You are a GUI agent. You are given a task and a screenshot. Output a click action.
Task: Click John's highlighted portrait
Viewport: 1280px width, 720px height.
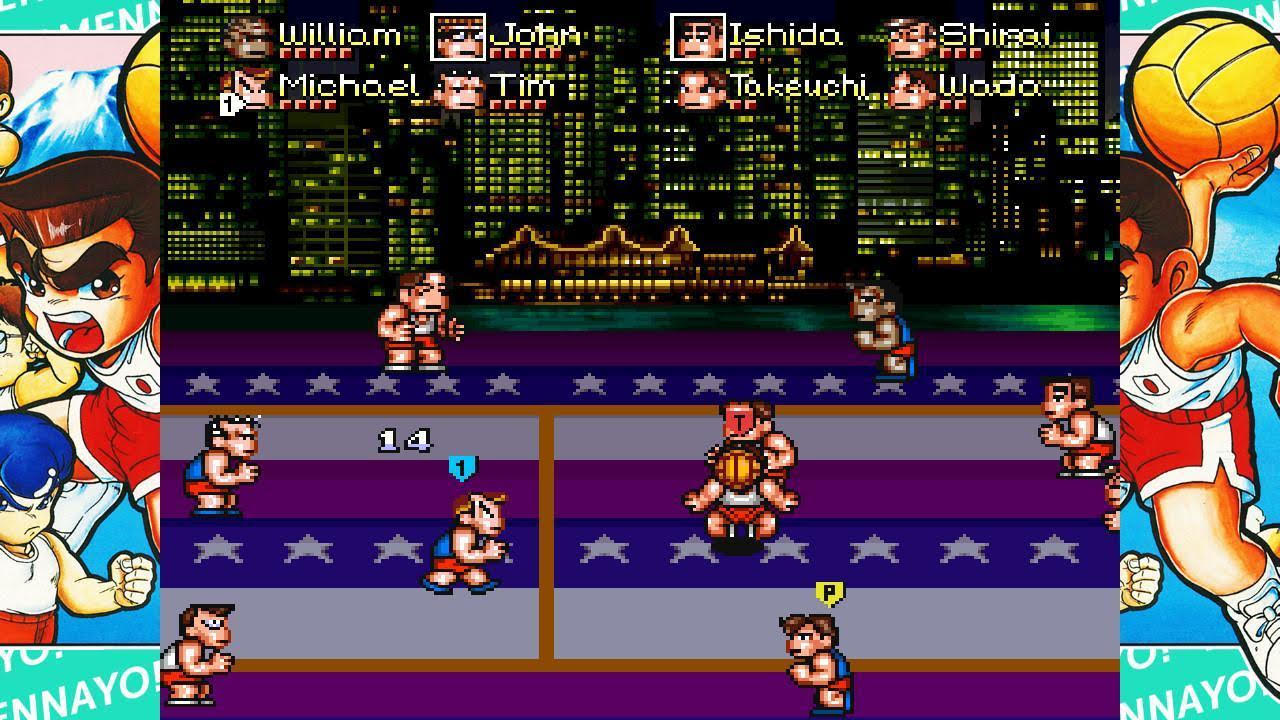click(458, 37)
